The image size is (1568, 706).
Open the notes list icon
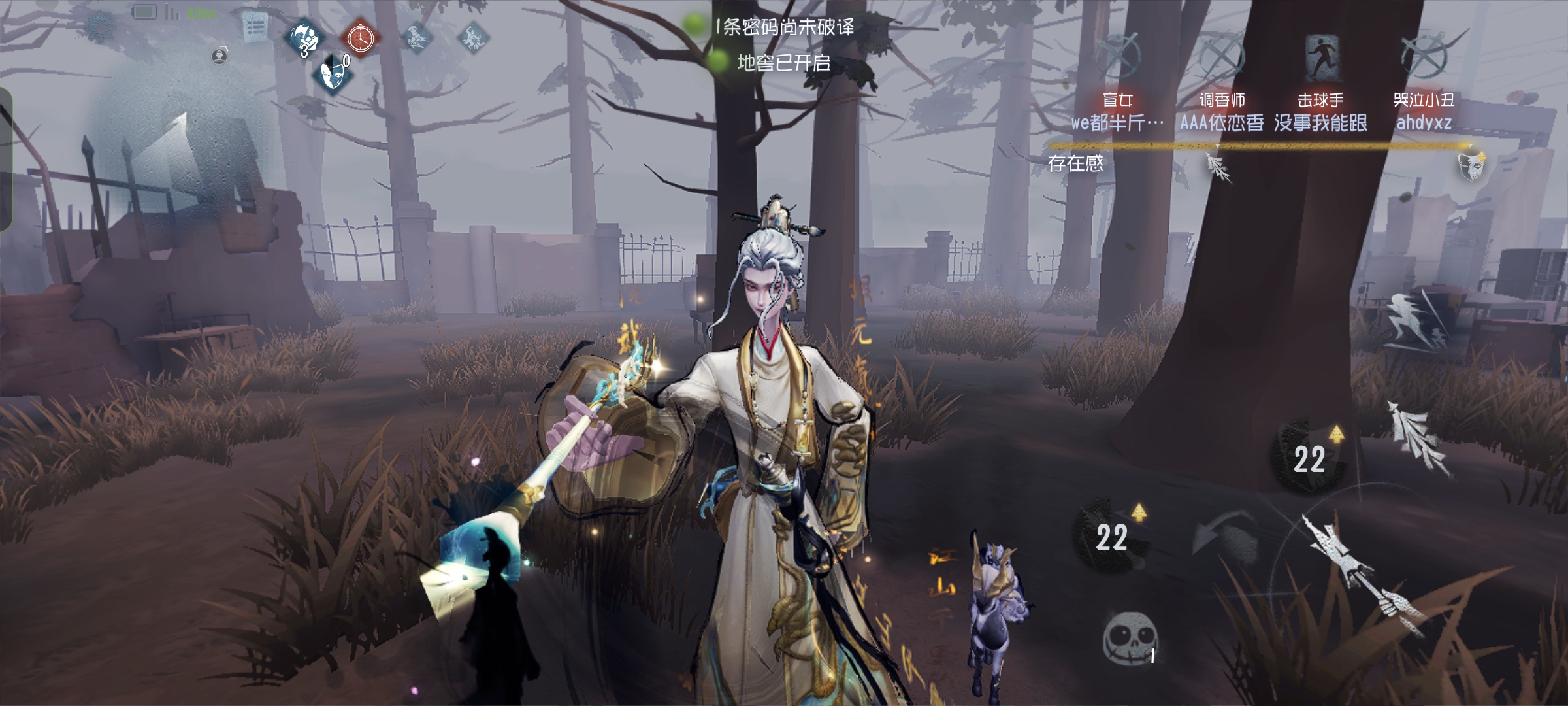[254, 27]
